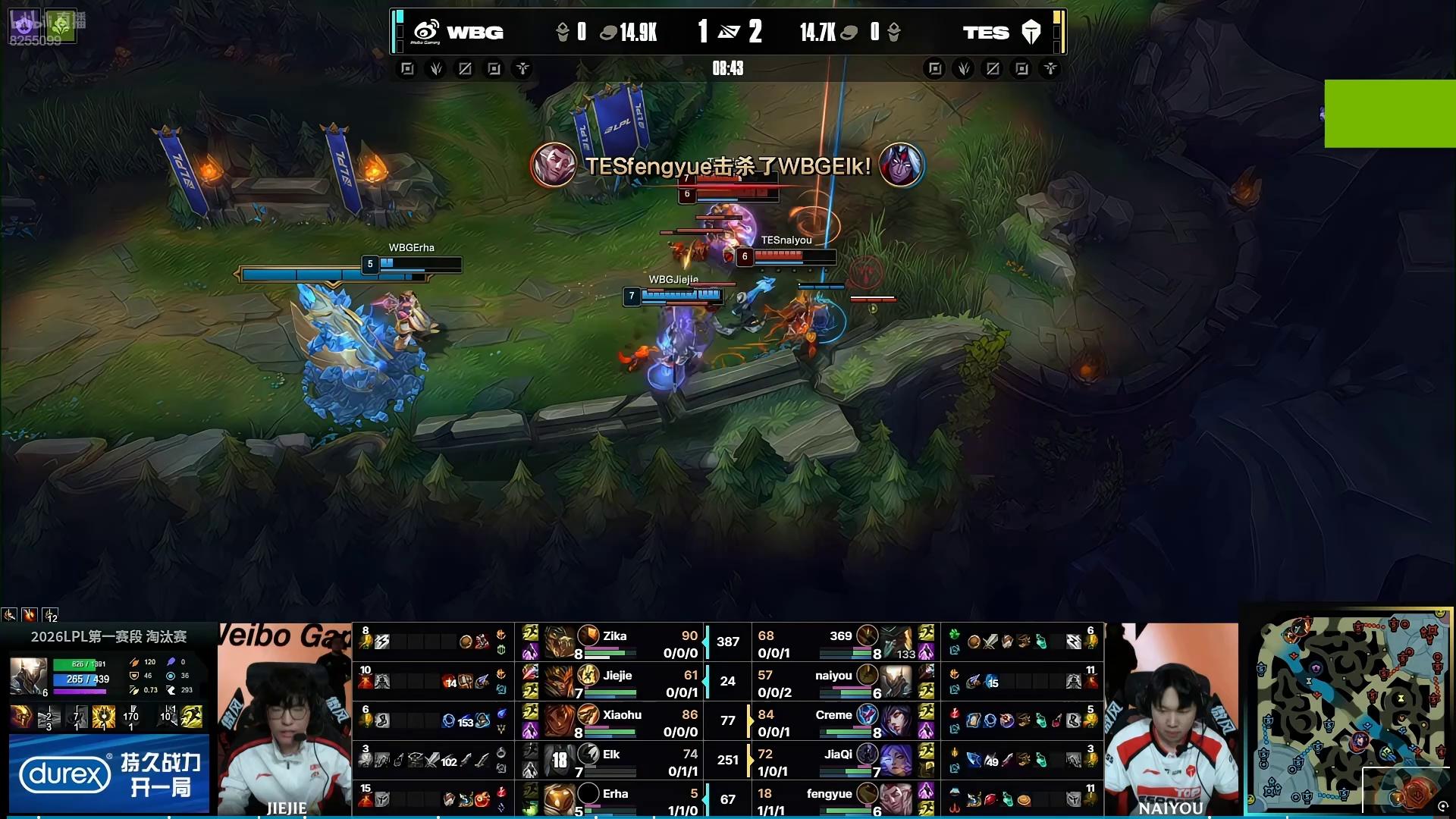Image resolution: width=1456 pixels, height=819 pixels.
Task: Choose Creme's row in the scoreboard
Action: (833, 721)
